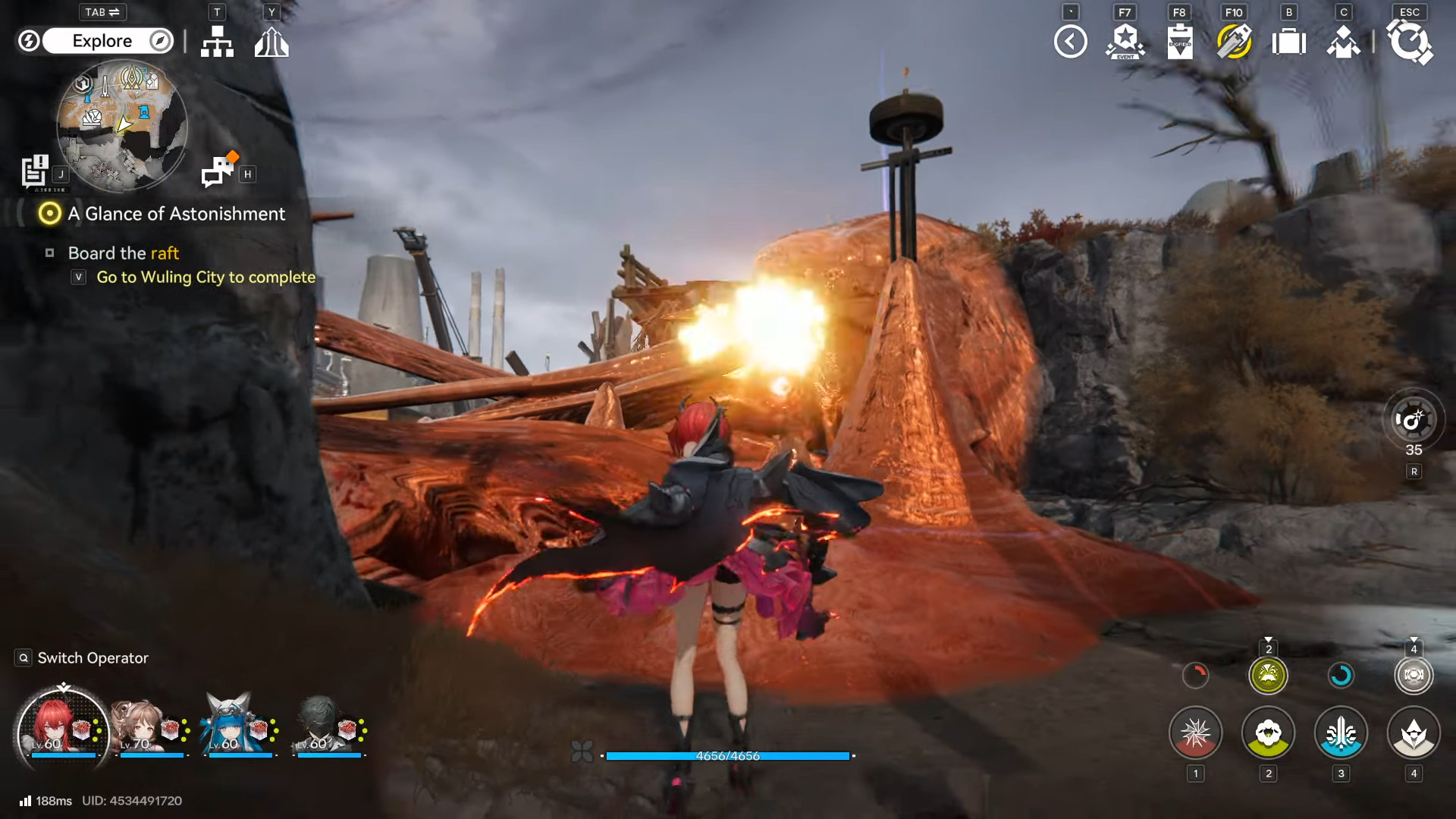Viewport: 1456px width, 819px height.
Task: Activate the blue sword skill icon
Action: [x=1341, y=733]
